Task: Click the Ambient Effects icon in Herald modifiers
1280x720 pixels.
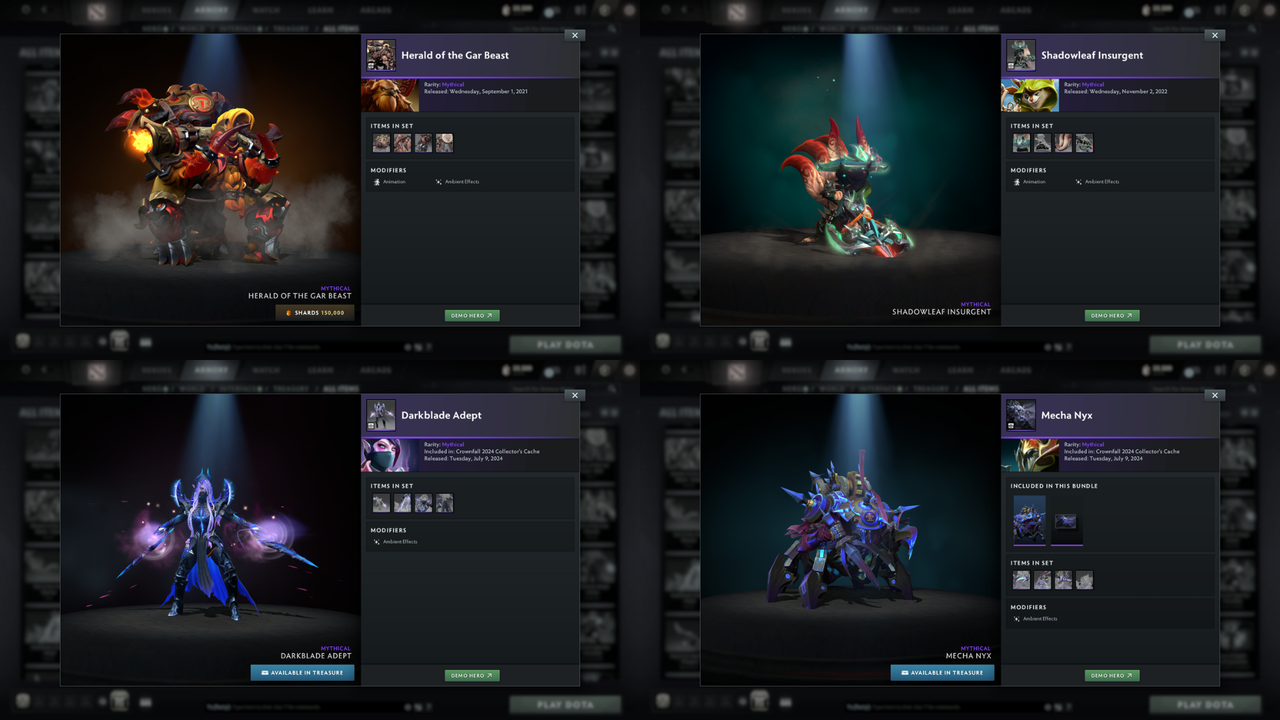Action: 438,182
